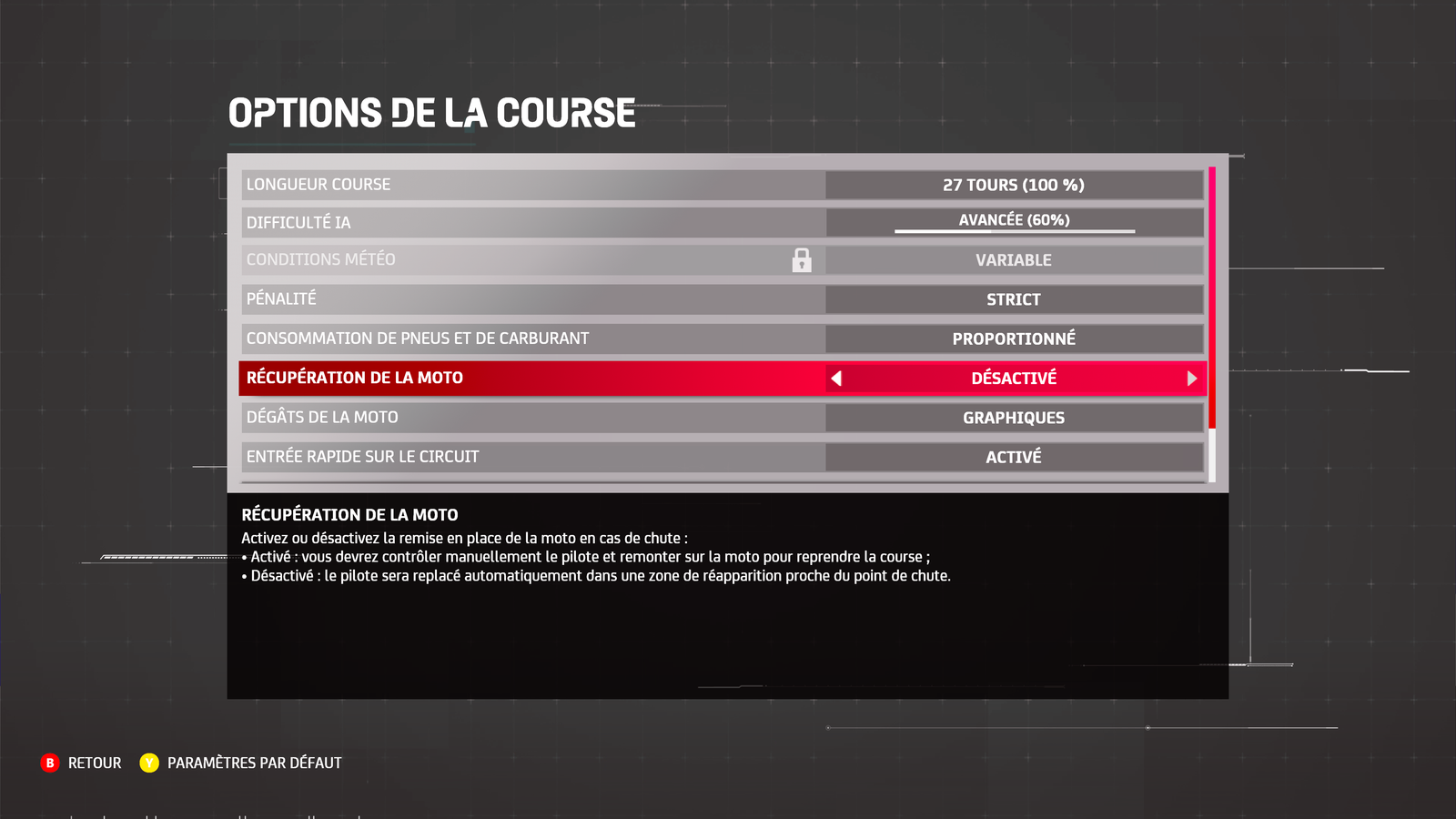The image size is (1456, 819).
Task: Click left arrow on Récupération de la moto
Action: (x=836, y=379)
